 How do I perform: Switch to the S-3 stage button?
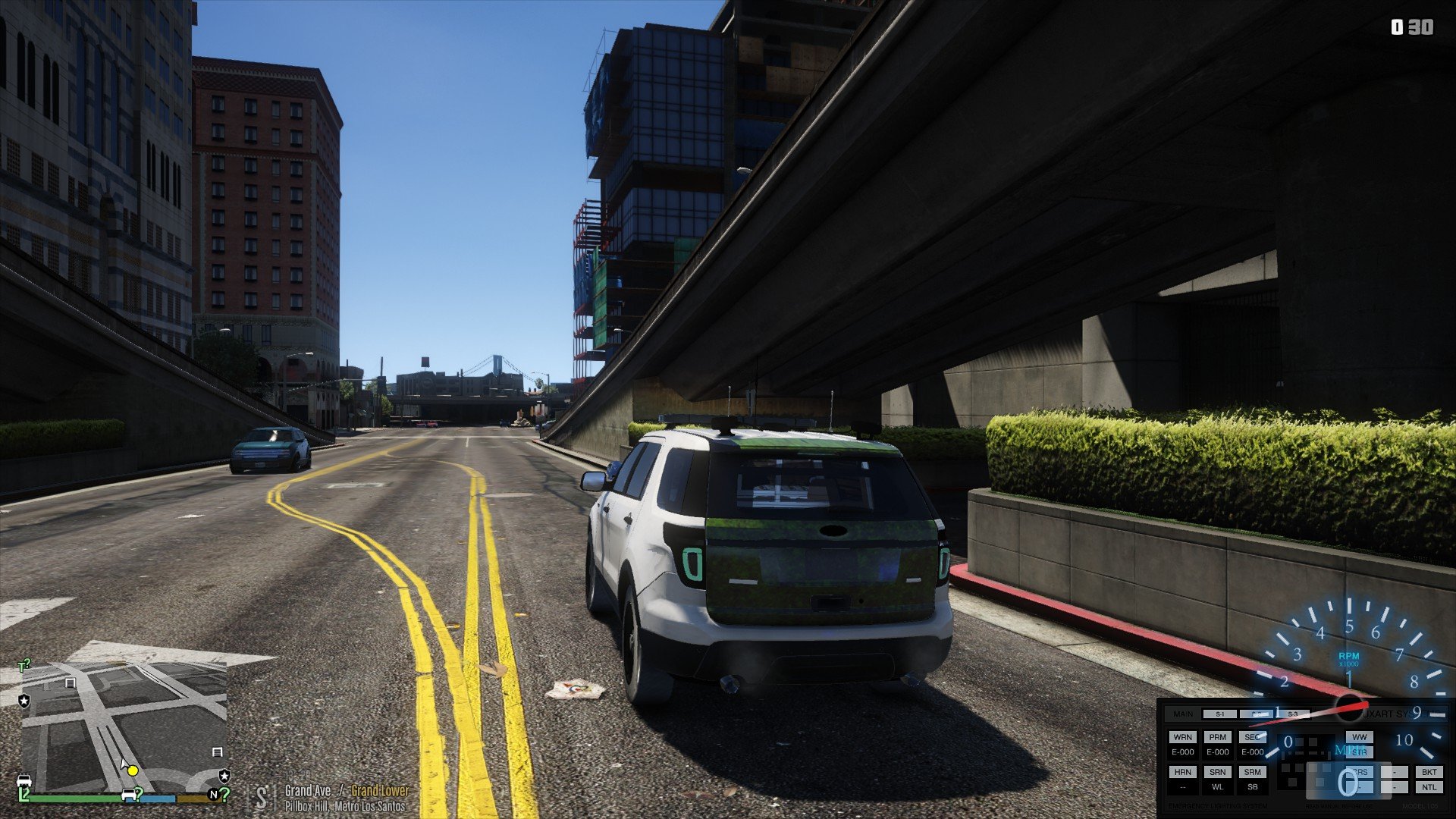tap(1293, 714)
